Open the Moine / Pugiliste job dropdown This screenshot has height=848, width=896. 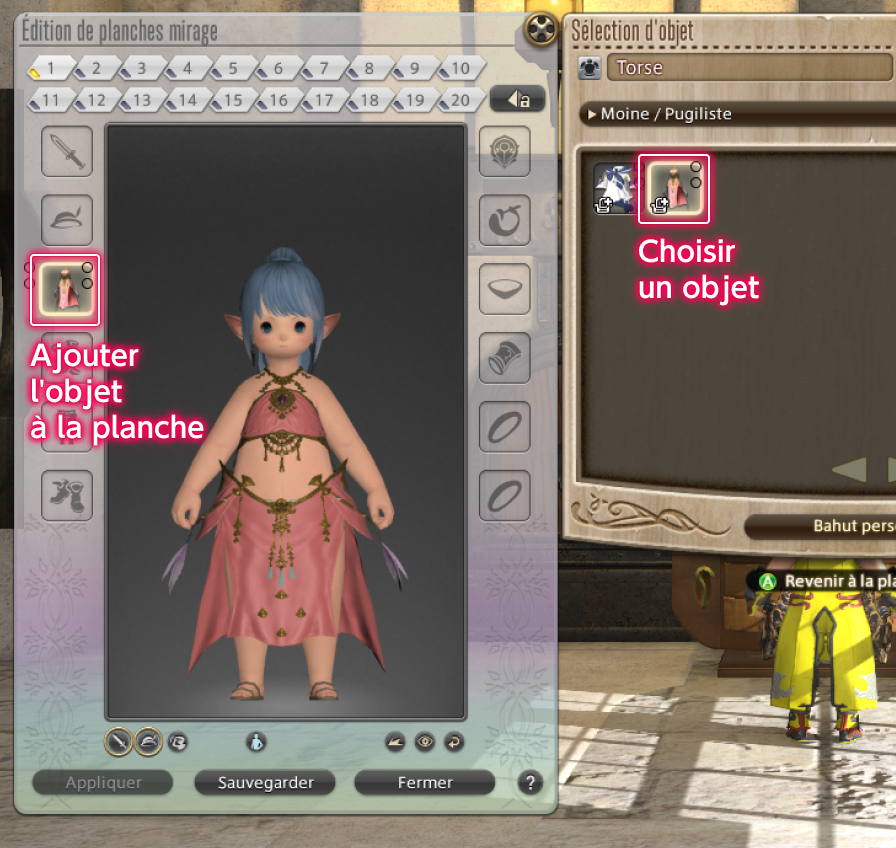click(737, 114)
